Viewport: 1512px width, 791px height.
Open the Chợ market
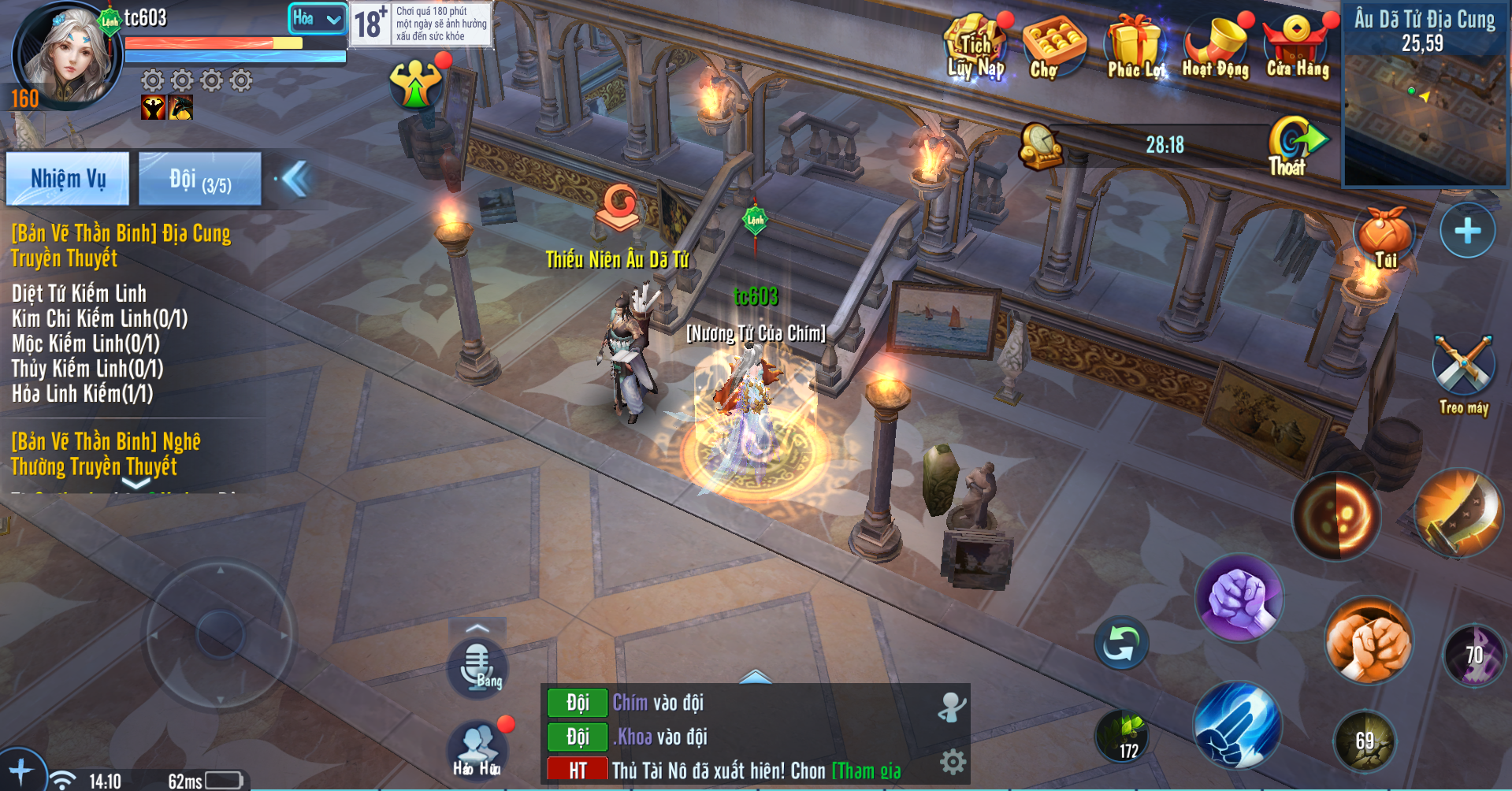[x=1053, y=49]
